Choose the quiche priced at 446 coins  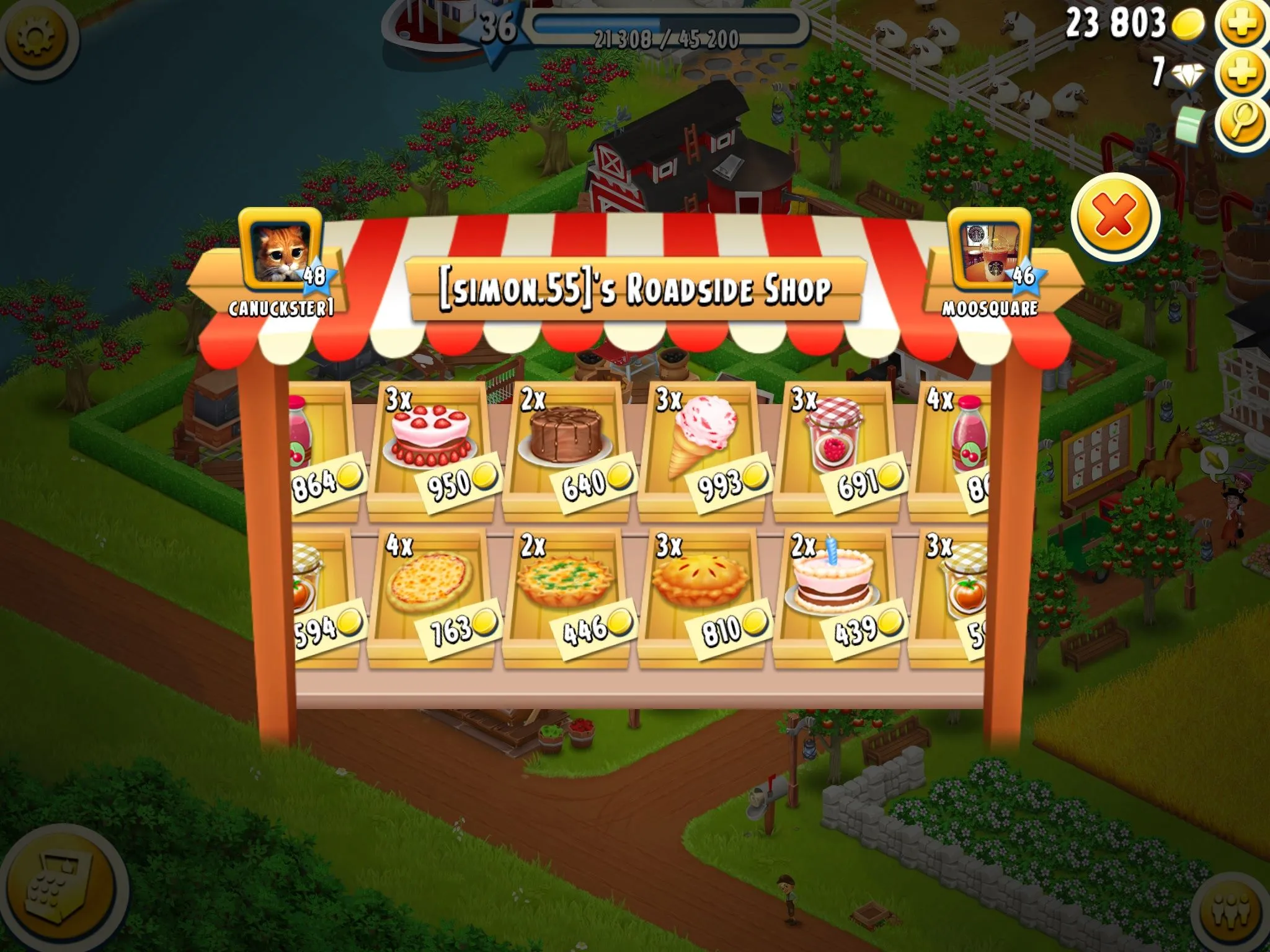(566, 596)
